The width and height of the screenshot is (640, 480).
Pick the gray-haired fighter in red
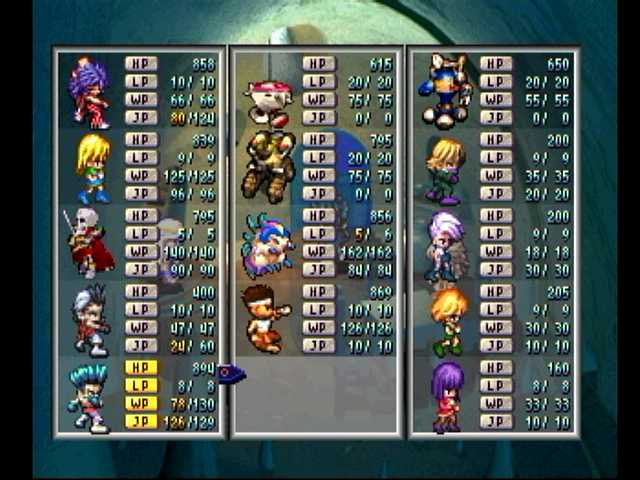coord(90,320)
